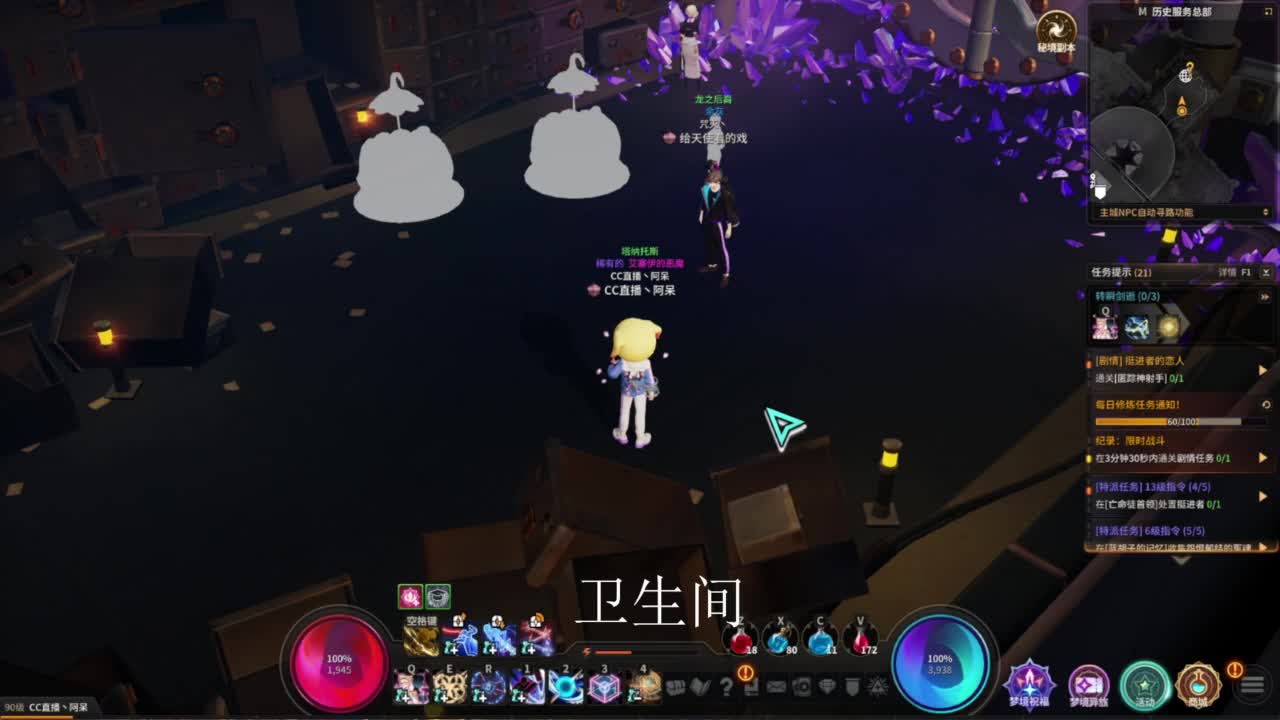Collapse the 任务提示 quest panel
Viewport: 1280px width, 720px height.
click(1266, 272)
